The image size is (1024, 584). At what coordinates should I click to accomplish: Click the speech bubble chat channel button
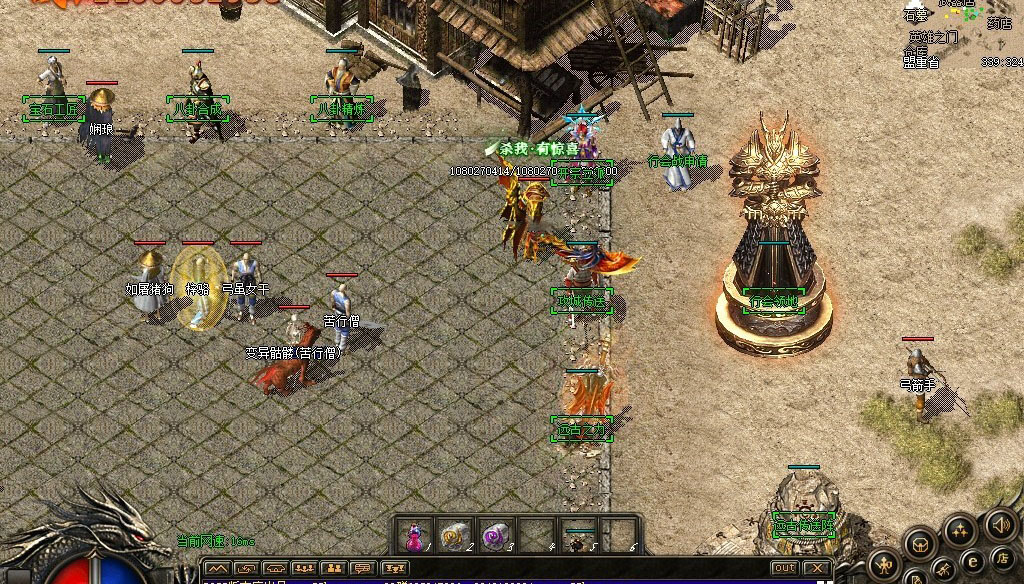coord(362,569)
